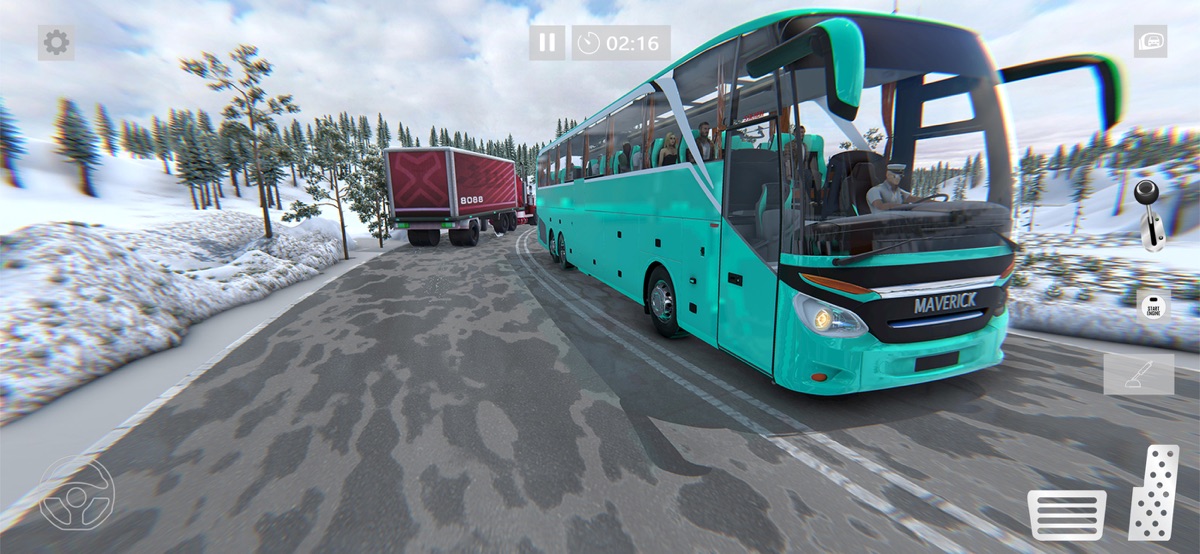Tap the steering wheel control
The width and height of the screenshot is (1200, 554).
(x=77, y=492)
